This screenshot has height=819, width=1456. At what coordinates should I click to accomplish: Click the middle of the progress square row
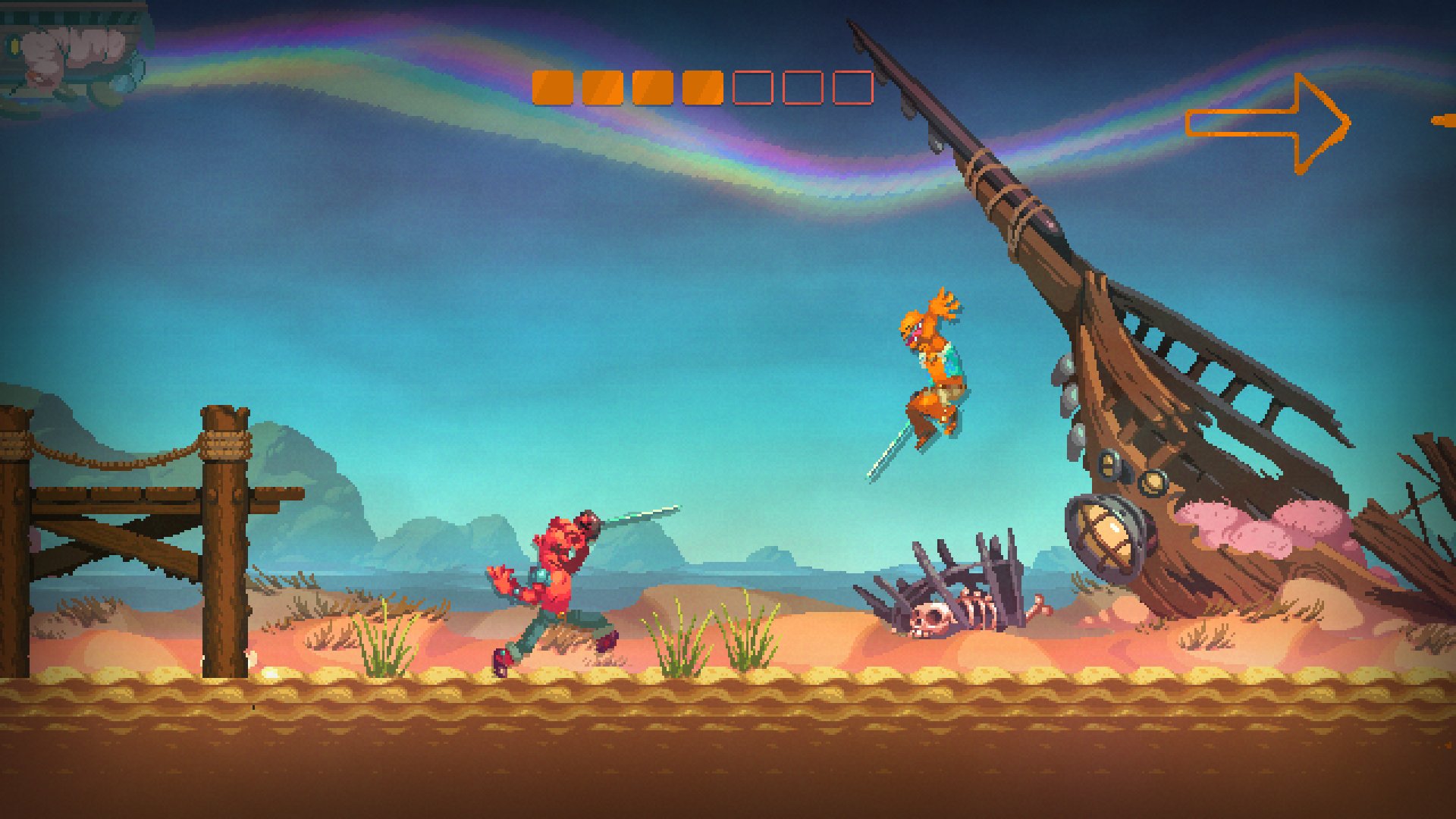pyautogui.click(x=701, y=87)
